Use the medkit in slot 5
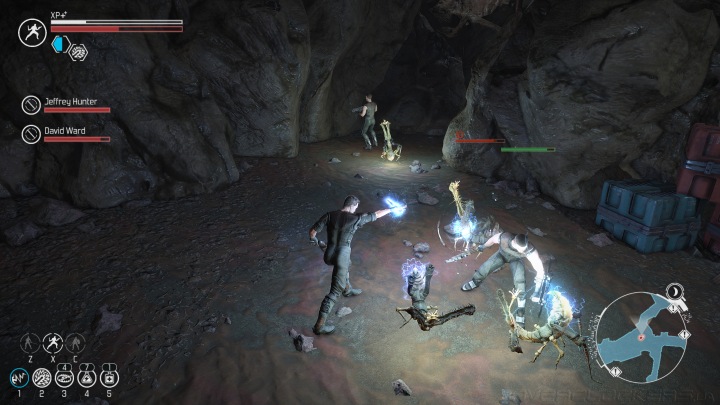Screen dimensions: 720x405 click(110, 377)
